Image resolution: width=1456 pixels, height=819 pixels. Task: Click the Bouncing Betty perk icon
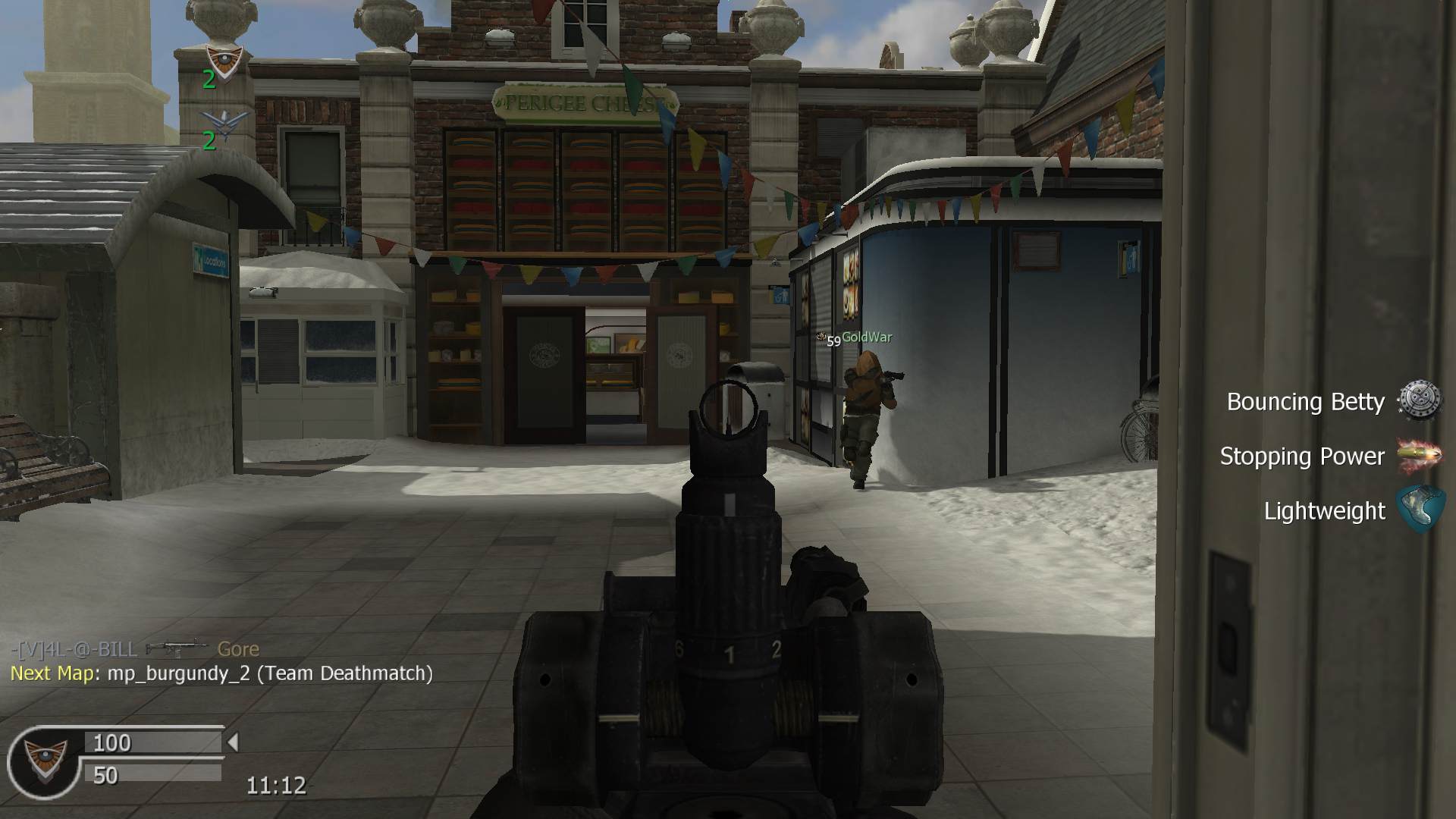point(1419,400)
